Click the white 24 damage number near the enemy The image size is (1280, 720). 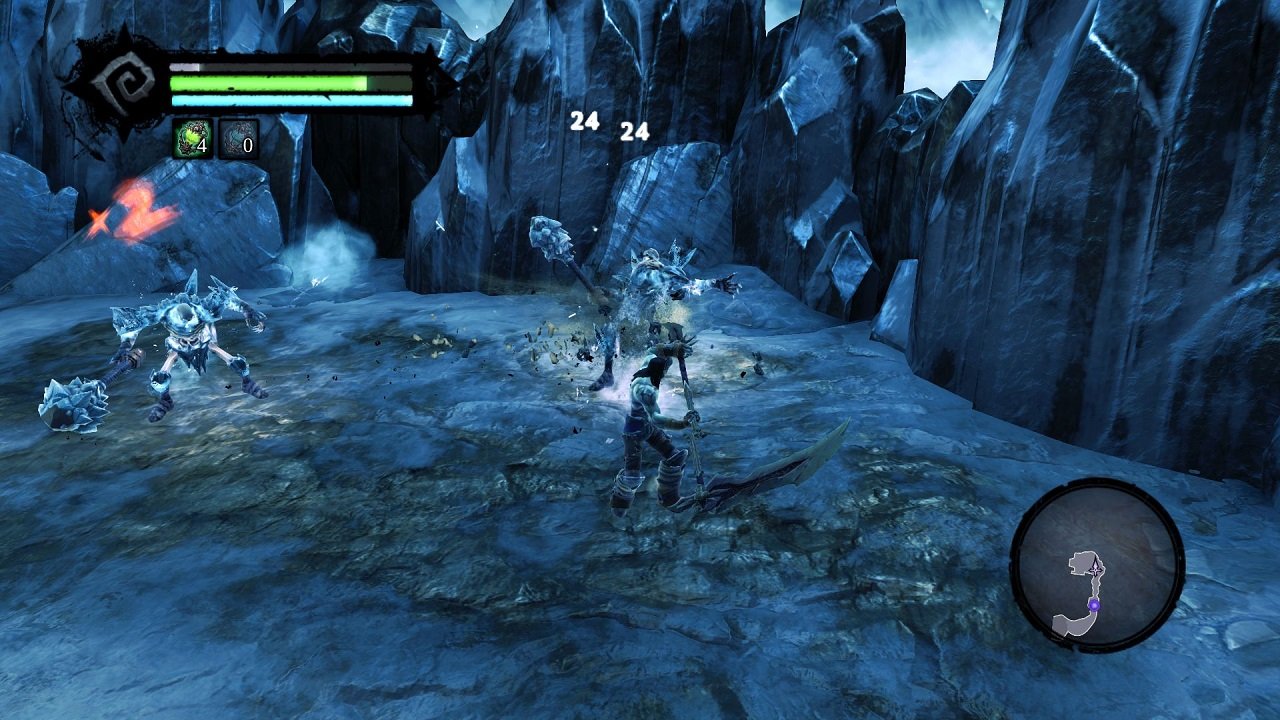pos(584,120)
